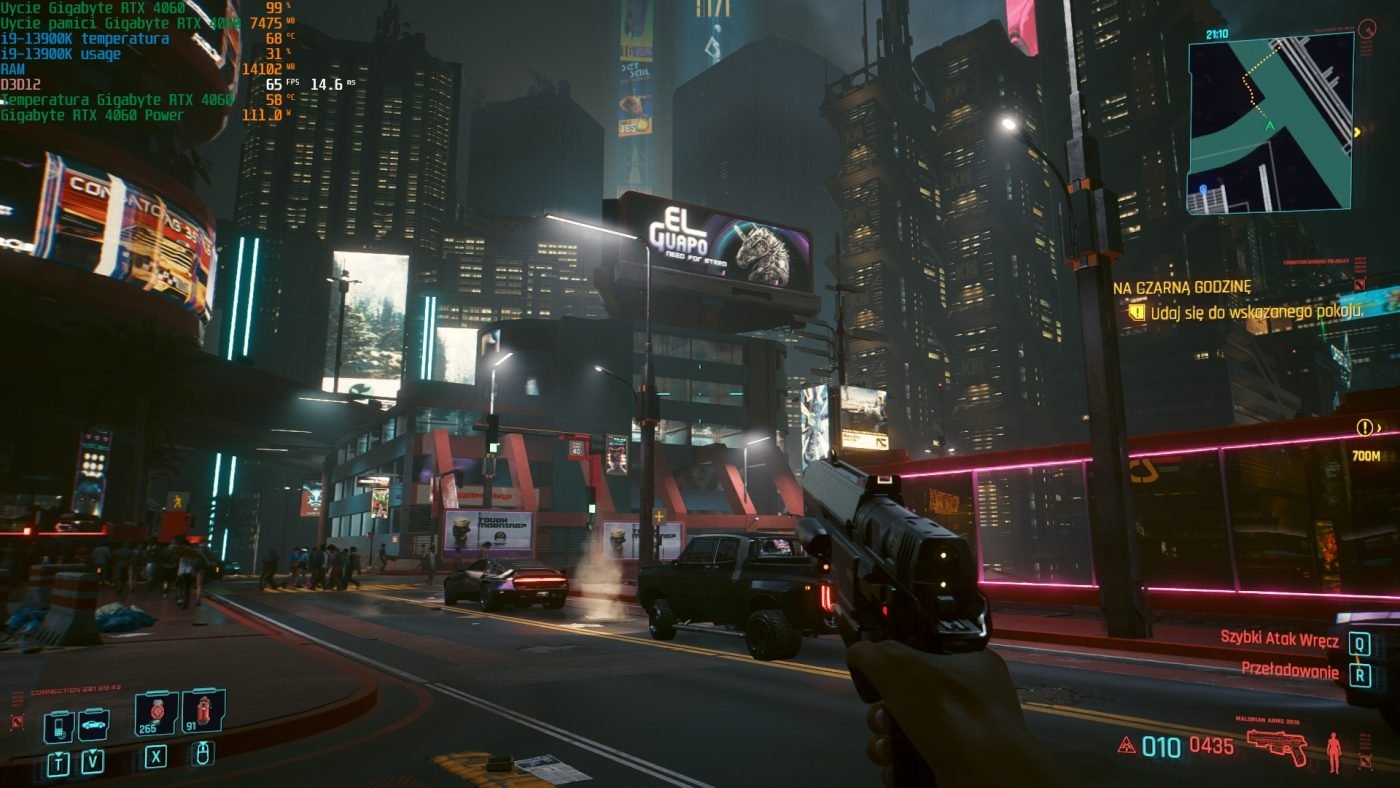Image resolution: width=1400 pixels, height=788 pixels.
Task: Select the red character silhouette icon
Action: [1334, 752]
